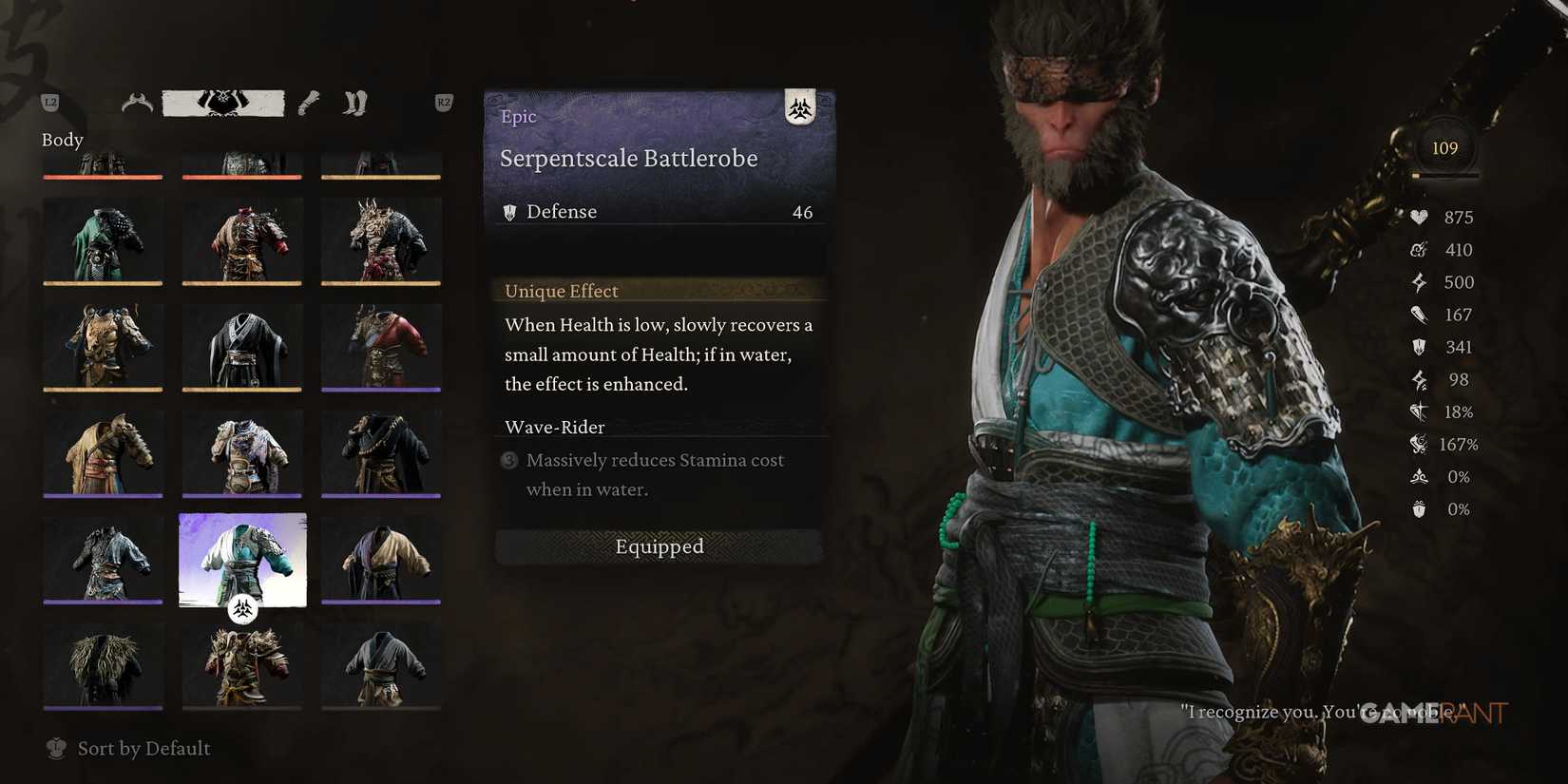Viewport: 1568px width, 784px height.
Task: Open the leg wear category icon
Action: (x=354, y=102)
